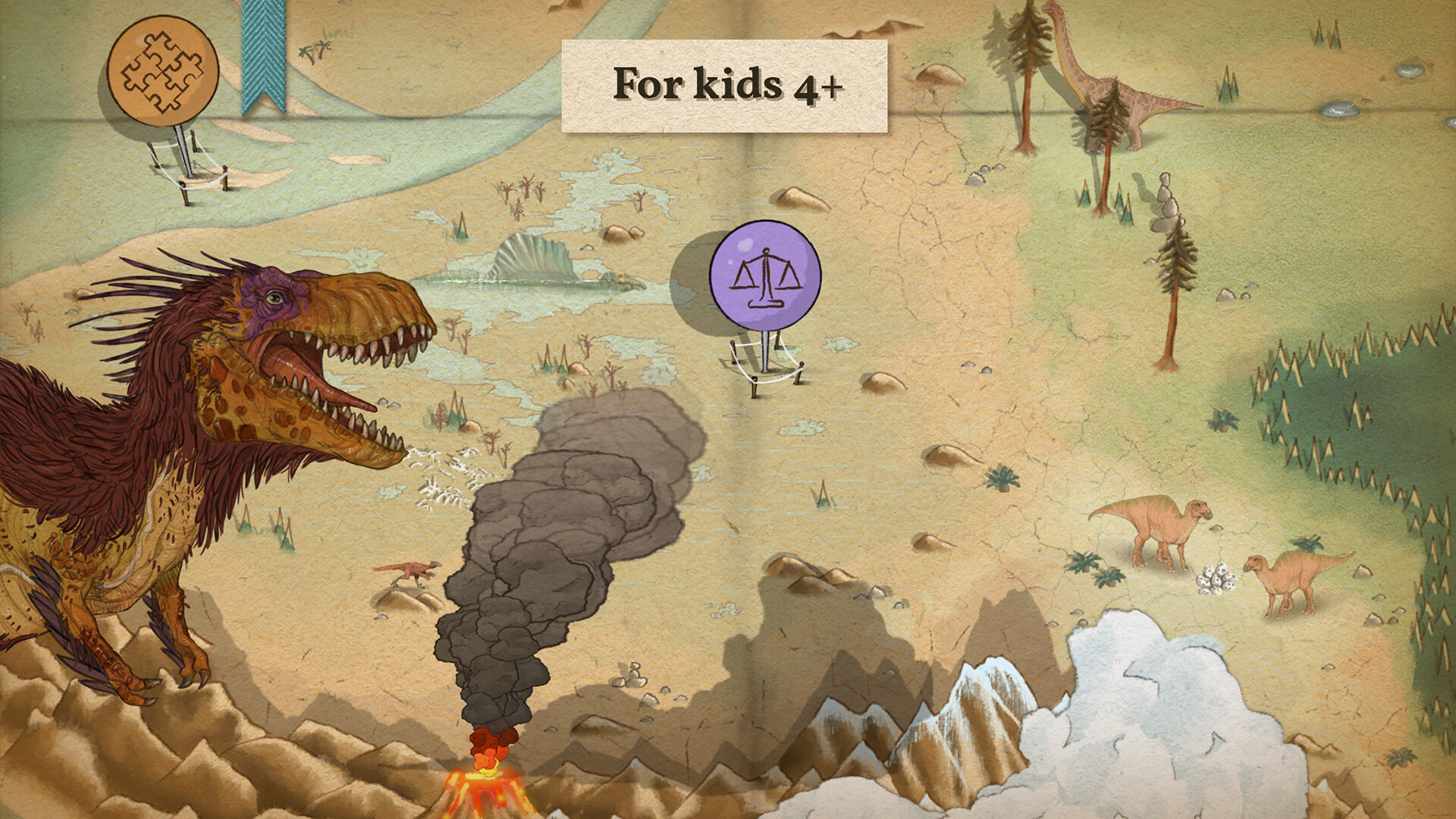Toggle the rope fence around the scales marker
Image resolution: width=1456 pixels, height=819 pixels.
coord(767,372)
